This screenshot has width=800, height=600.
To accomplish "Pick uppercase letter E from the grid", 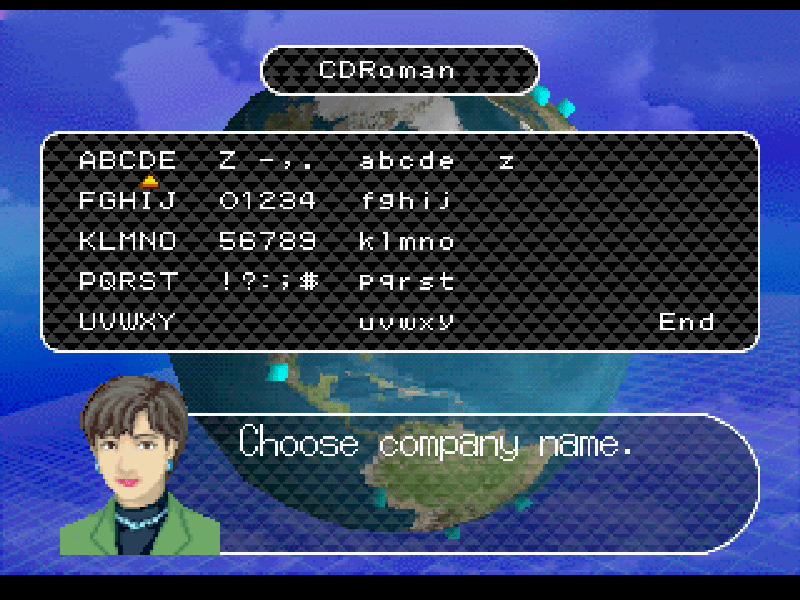I will pos(167,160).
